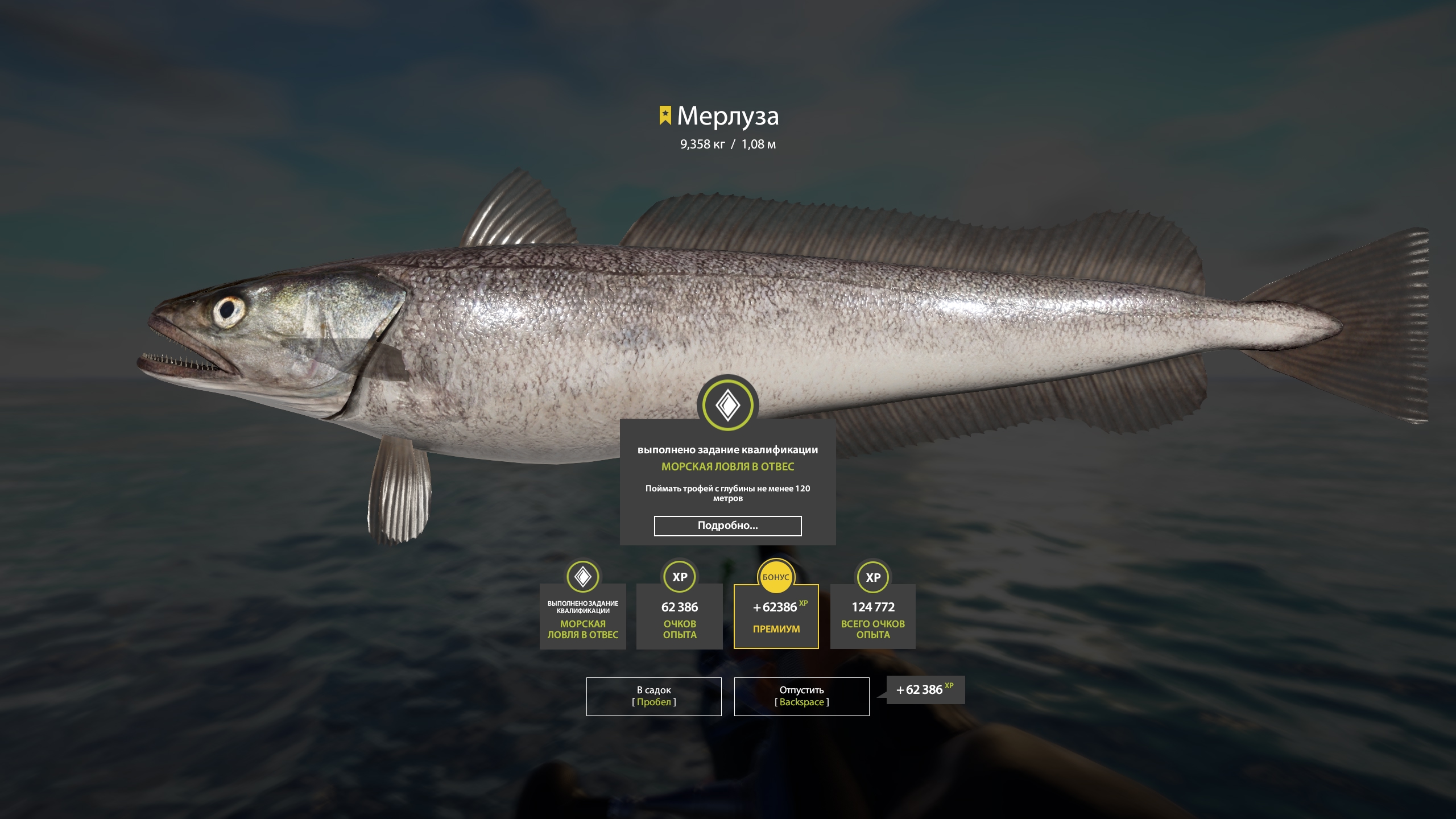
Task: Select the 'Премиум' bonus XP tile
Action: pos(776,617)
